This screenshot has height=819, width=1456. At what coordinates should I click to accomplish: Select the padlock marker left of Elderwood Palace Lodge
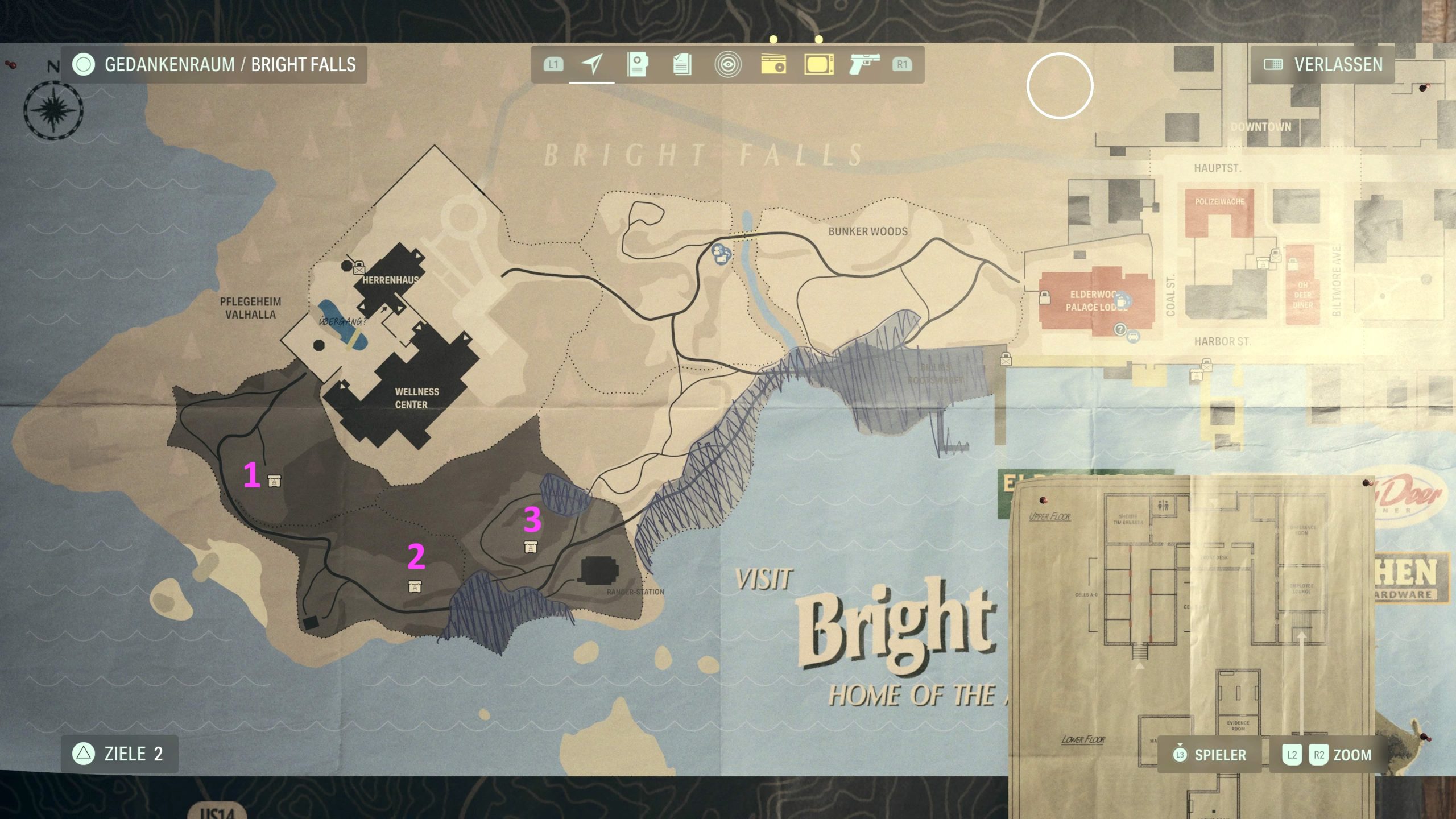click(1044, 297)
